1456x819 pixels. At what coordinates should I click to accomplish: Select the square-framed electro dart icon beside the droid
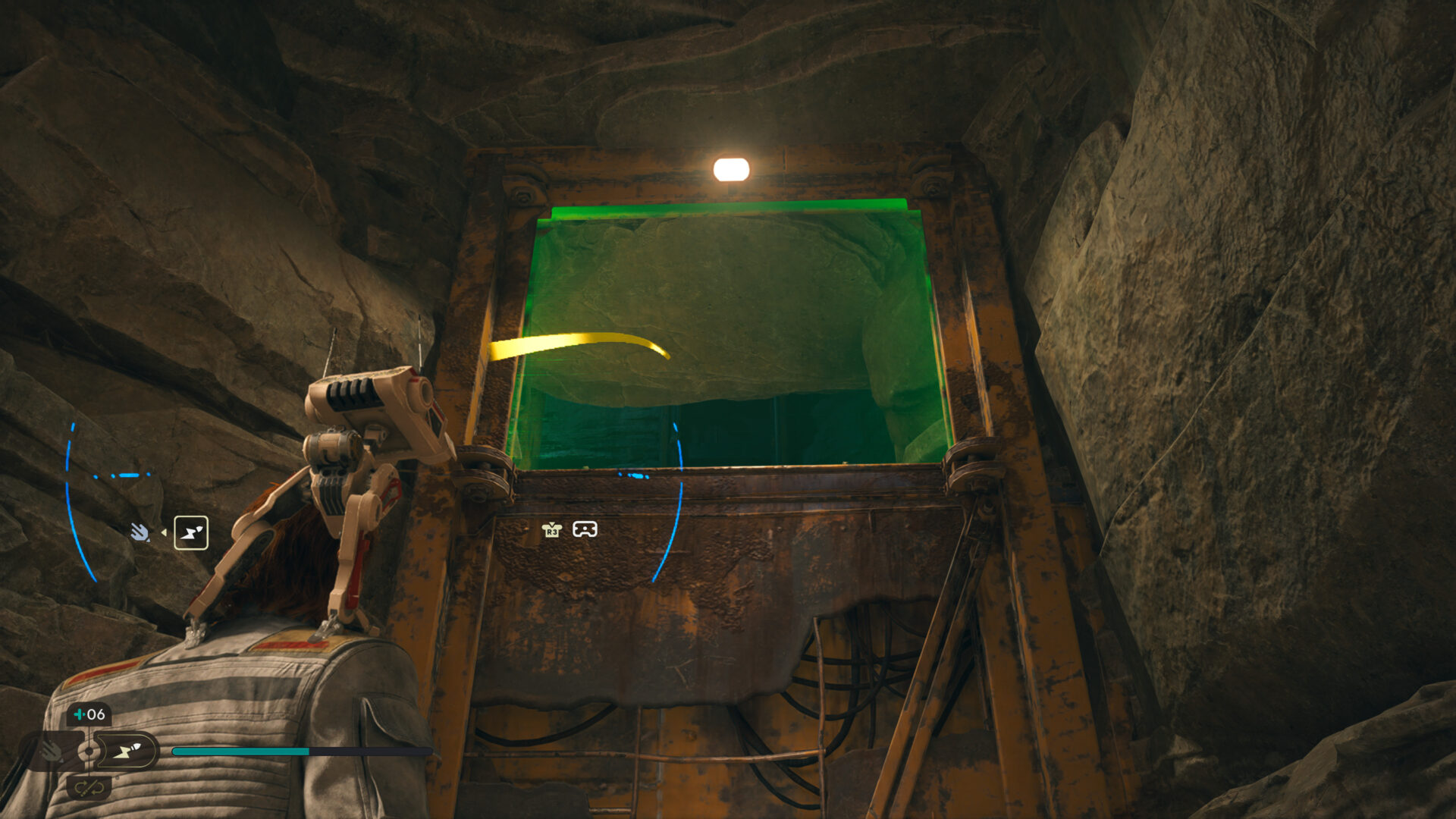(x=191, y=532)
